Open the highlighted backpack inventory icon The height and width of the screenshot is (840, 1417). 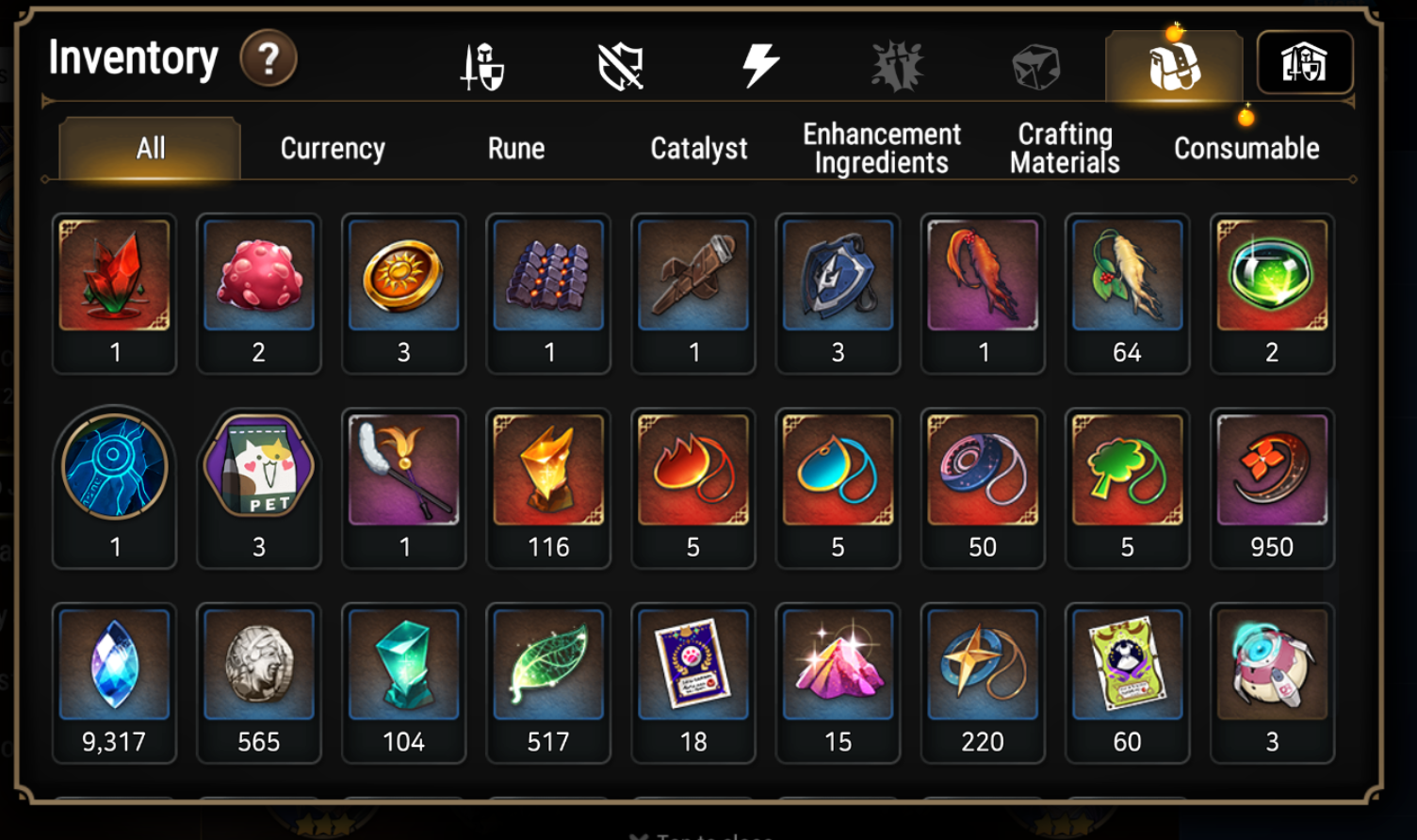point(1171,62)
